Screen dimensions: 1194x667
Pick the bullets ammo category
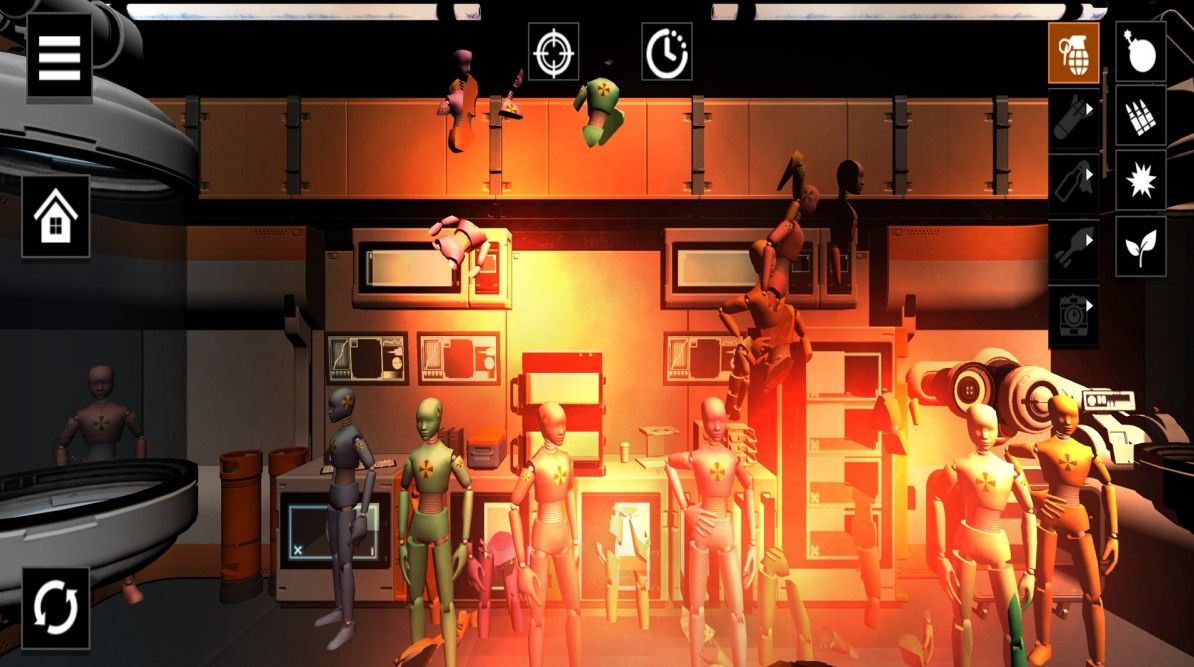click(1140, 118)
